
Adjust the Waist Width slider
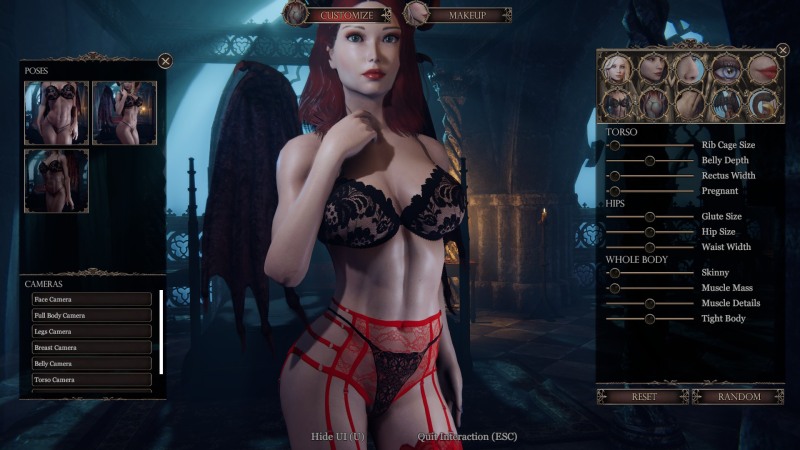pos(650,247)
